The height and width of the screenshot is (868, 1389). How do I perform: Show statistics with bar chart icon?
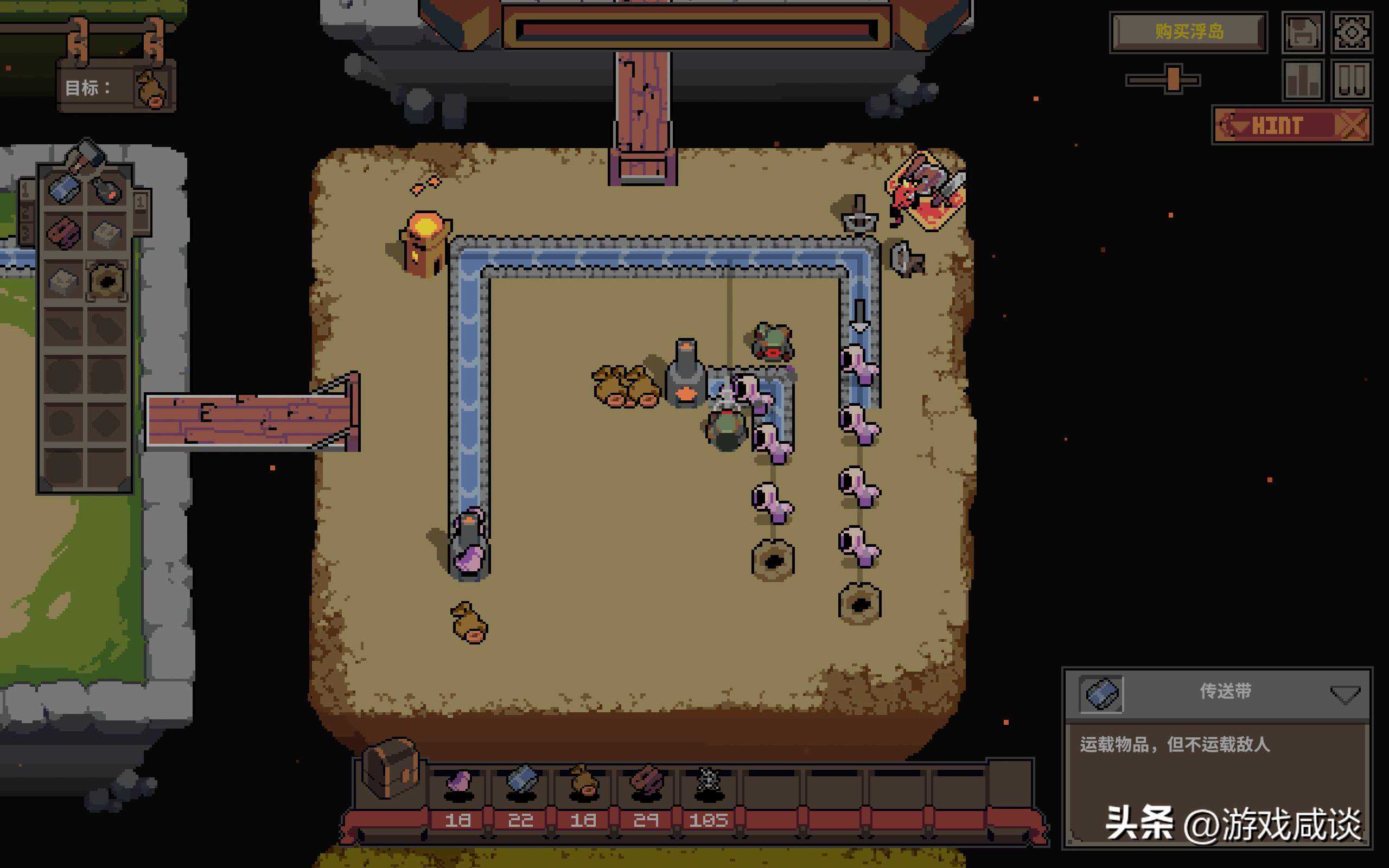(x=1303, y=80)
